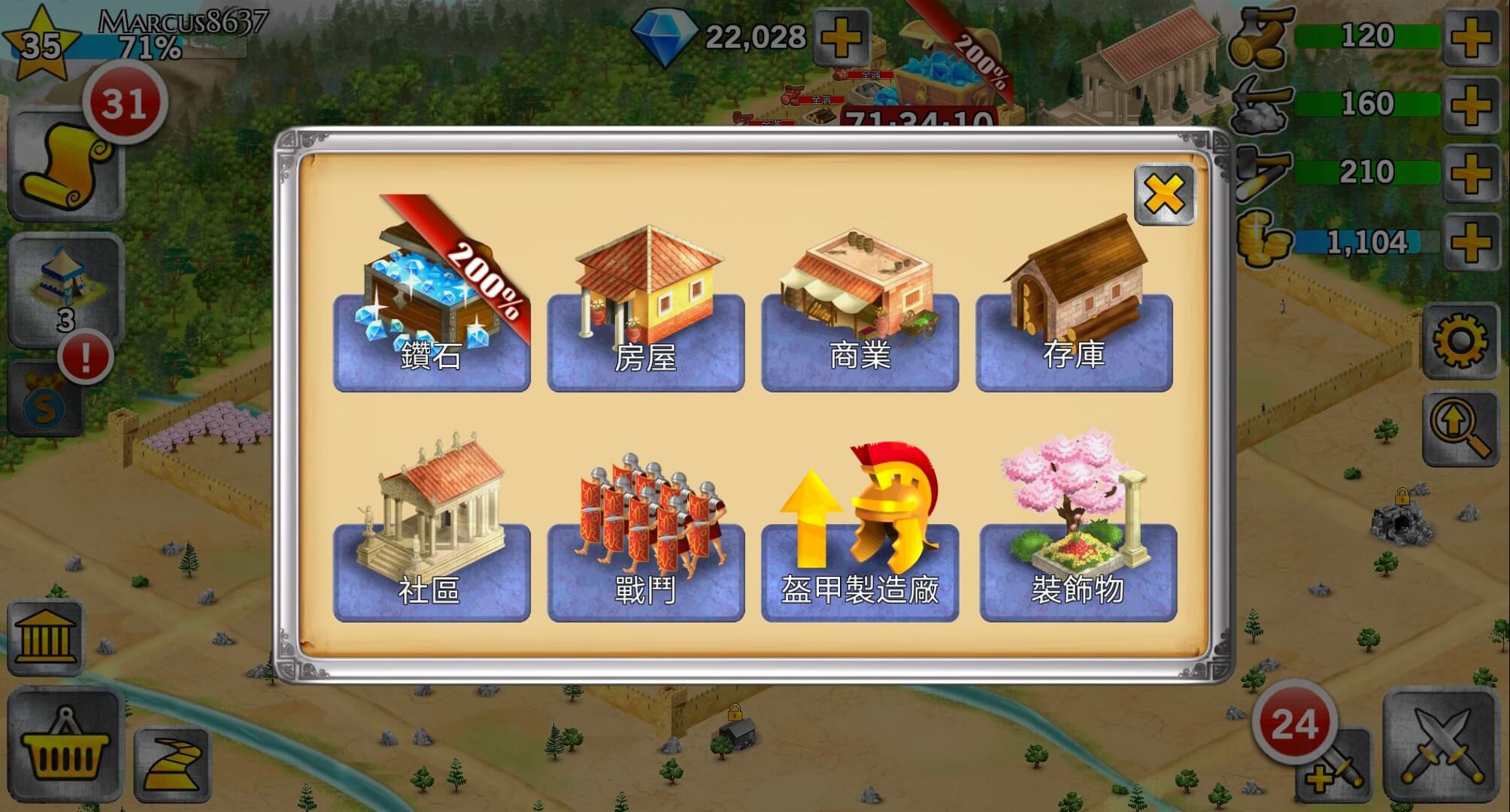Image resolution: width=1510 pixels, height=812 pixels.
Task: Open the quest scroll with 31 badge
Action: (66, 167)
